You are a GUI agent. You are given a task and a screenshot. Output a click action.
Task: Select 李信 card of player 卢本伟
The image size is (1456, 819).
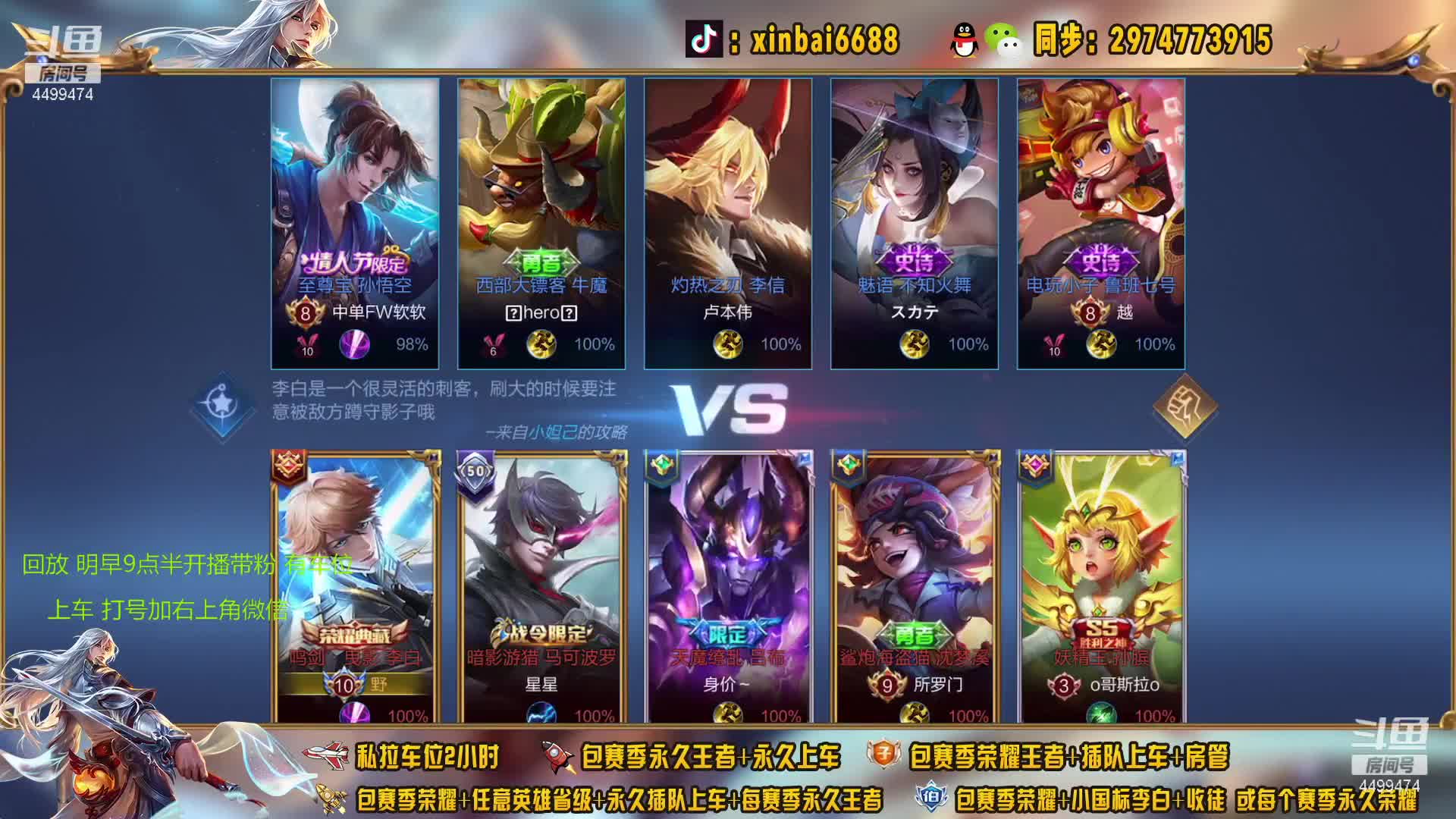click(728, 224)
